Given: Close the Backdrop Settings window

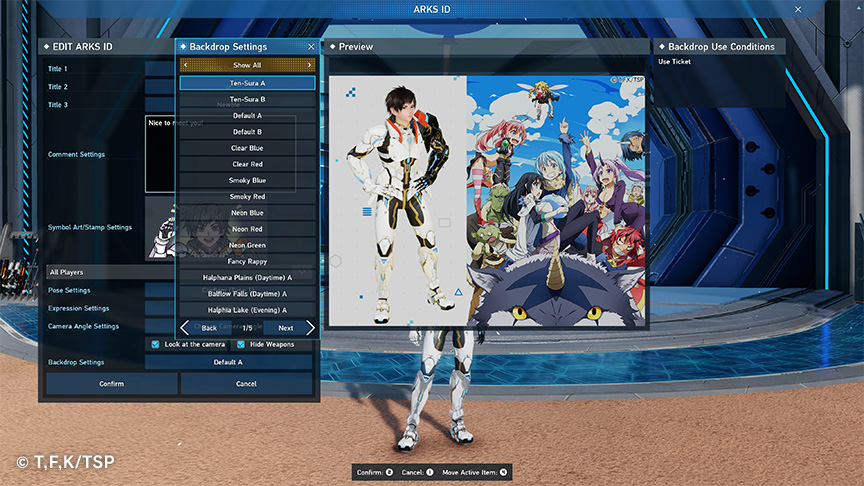Looking at the screenshot, I should [311, 47].
